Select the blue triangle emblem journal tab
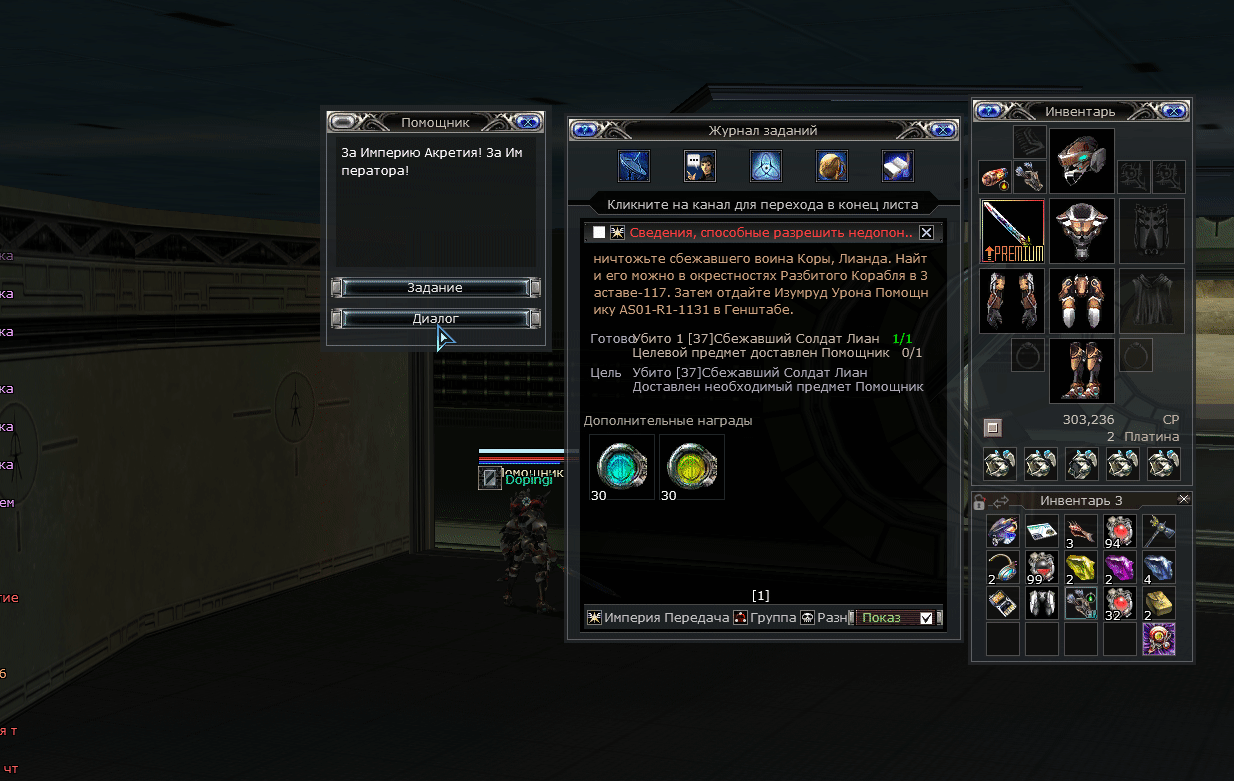Image resolution: width=1234 pixels, height=781 pixels. coord(766,166)
